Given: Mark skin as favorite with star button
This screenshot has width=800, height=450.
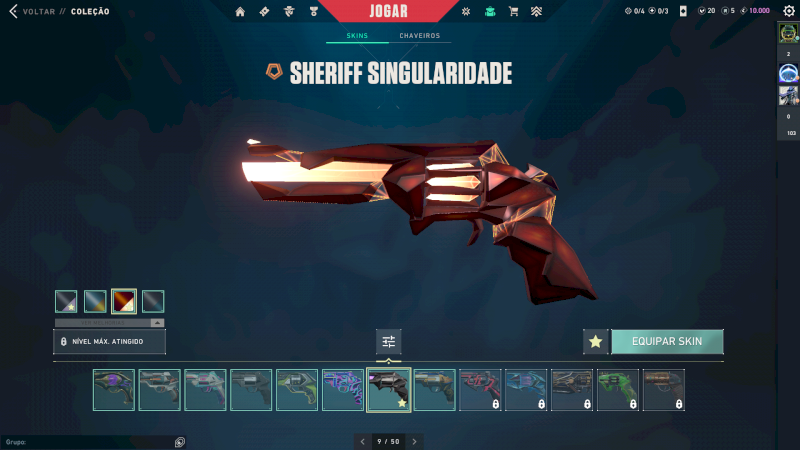Looking at the screenshot, I should (596, 341).
